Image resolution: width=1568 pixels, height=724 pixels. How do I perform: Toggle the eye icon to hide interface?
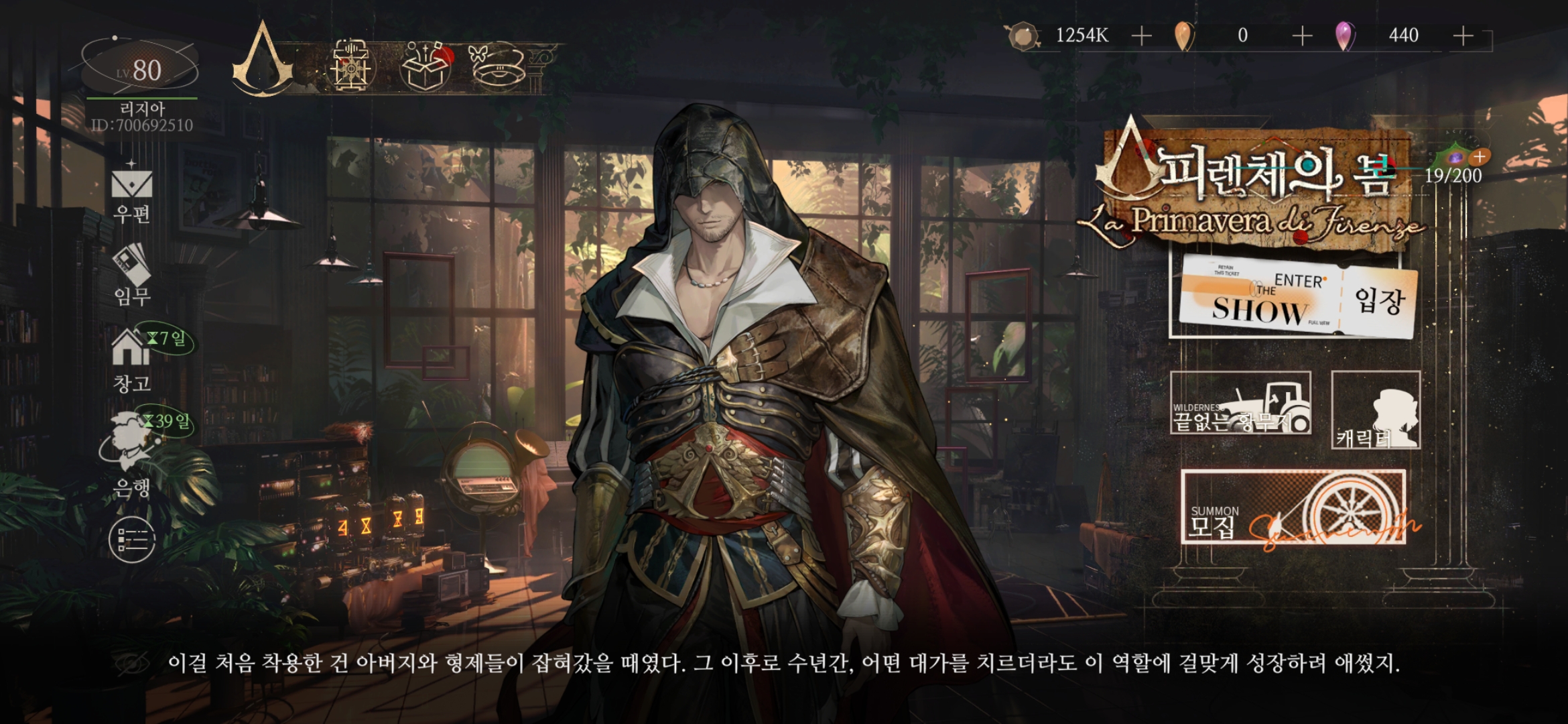pyautogui.click(x=133, y=664)
